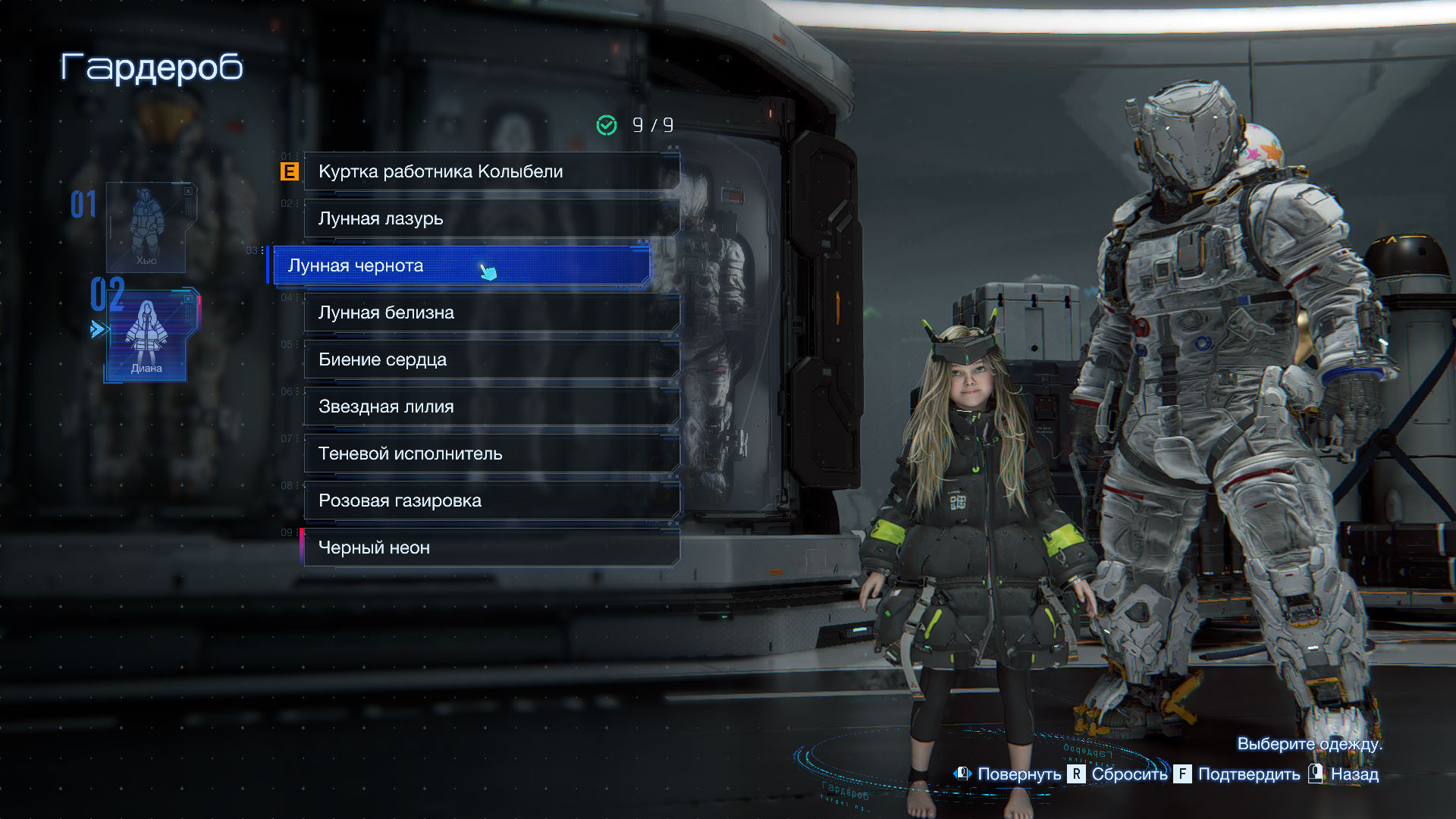
Task: Select the Звездная лилия outfit
Action: (491, 406)
